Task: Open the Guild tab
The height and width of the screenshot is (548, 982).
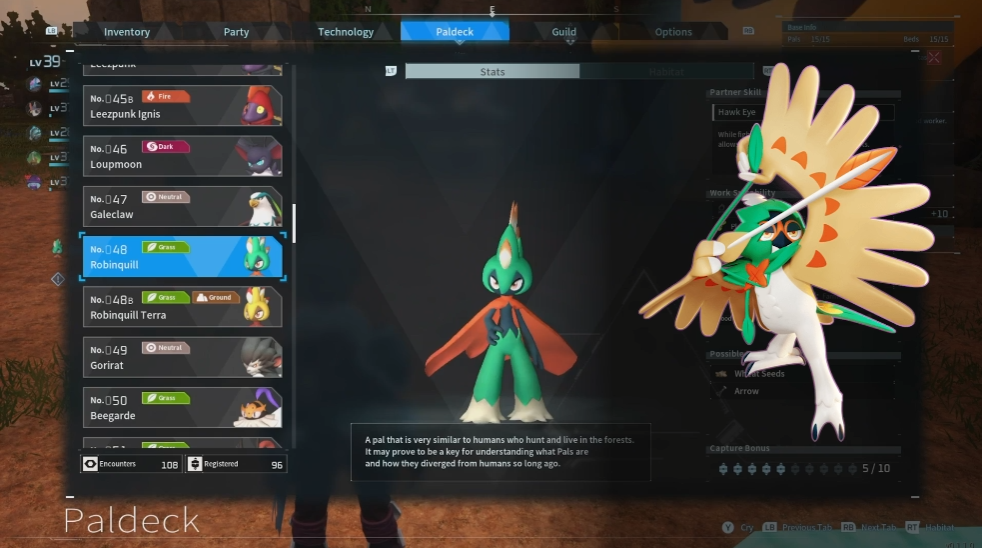Action: tap(564, 32)
